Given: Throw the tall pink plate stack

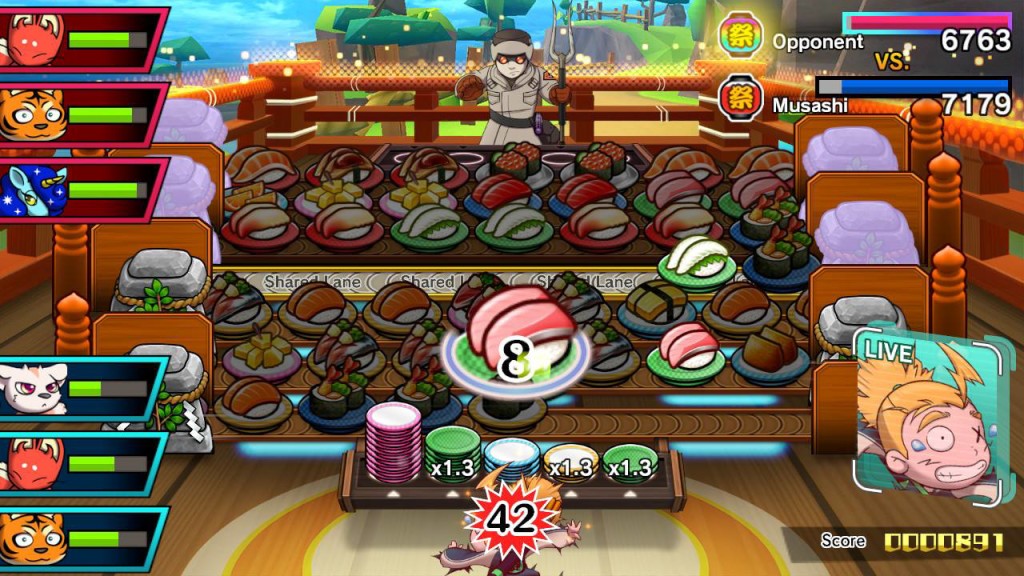Looking at the screenshot, I should pos(394,444).
